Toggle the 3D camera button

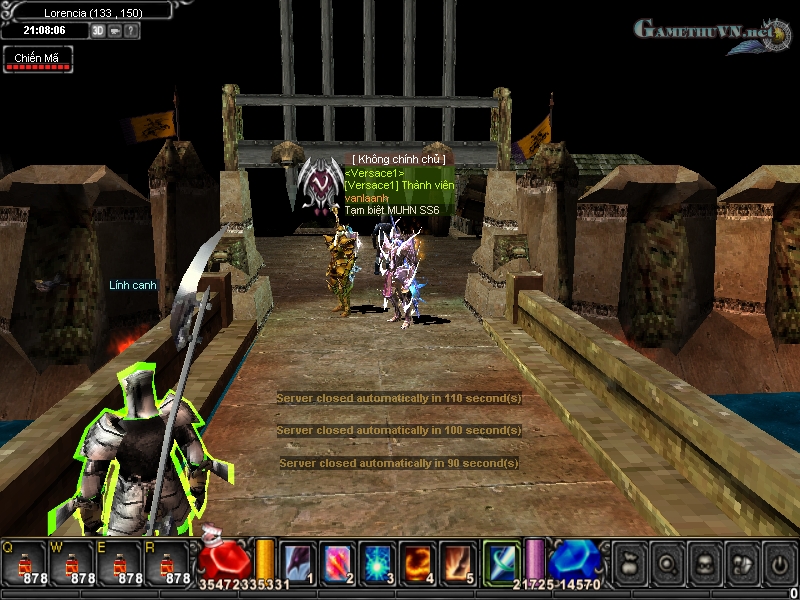click(98, 31)
